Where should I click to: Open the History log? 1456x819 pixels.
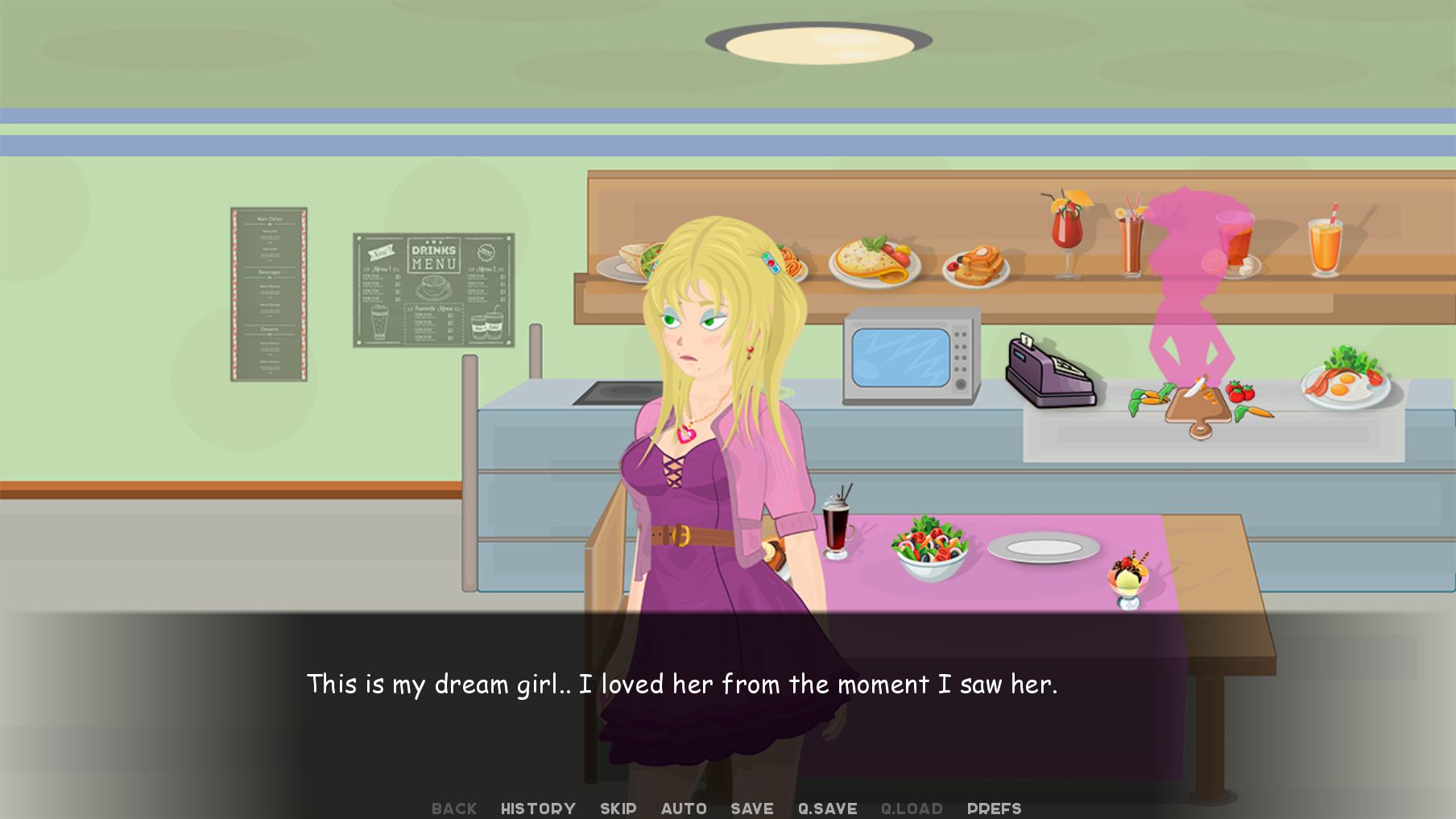[538, 809]
